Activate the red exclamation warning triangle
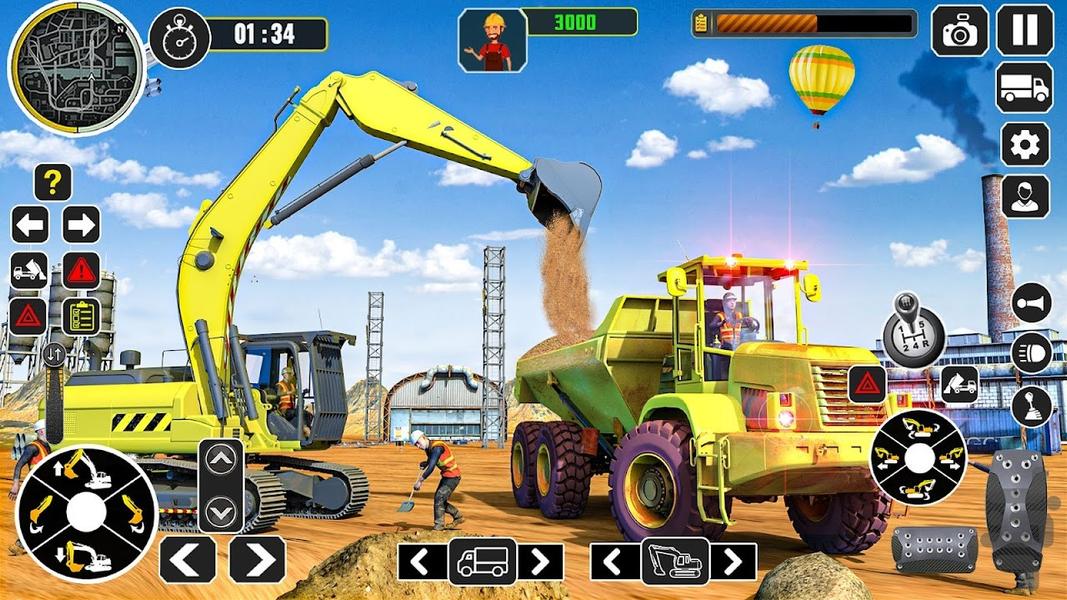The image size is (1067, 600). click(81, 270)
